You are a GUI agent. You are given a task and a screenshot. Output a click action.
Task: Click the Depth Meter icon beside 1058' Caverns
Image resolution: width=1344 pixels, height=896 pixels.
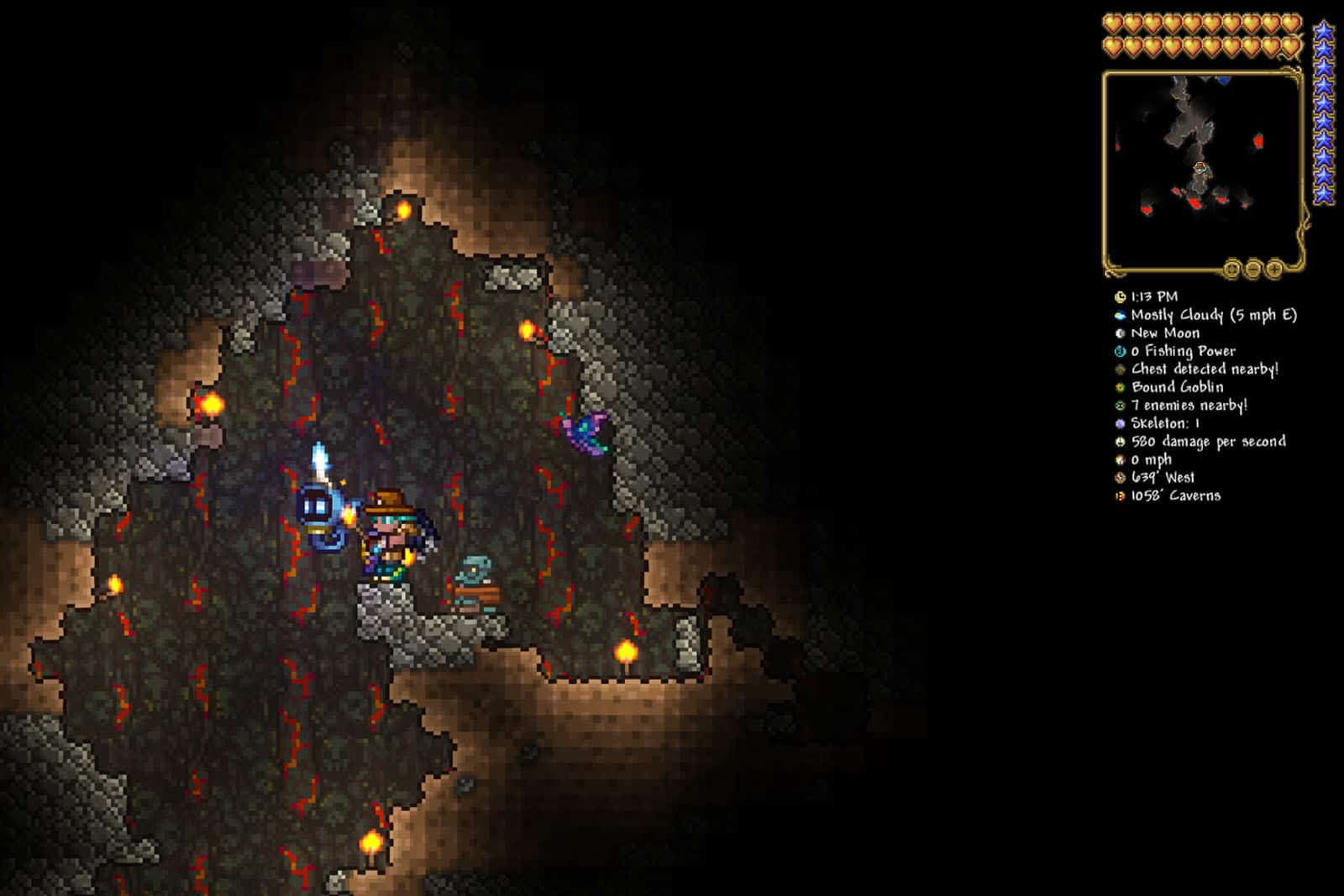coord(1120,496)
